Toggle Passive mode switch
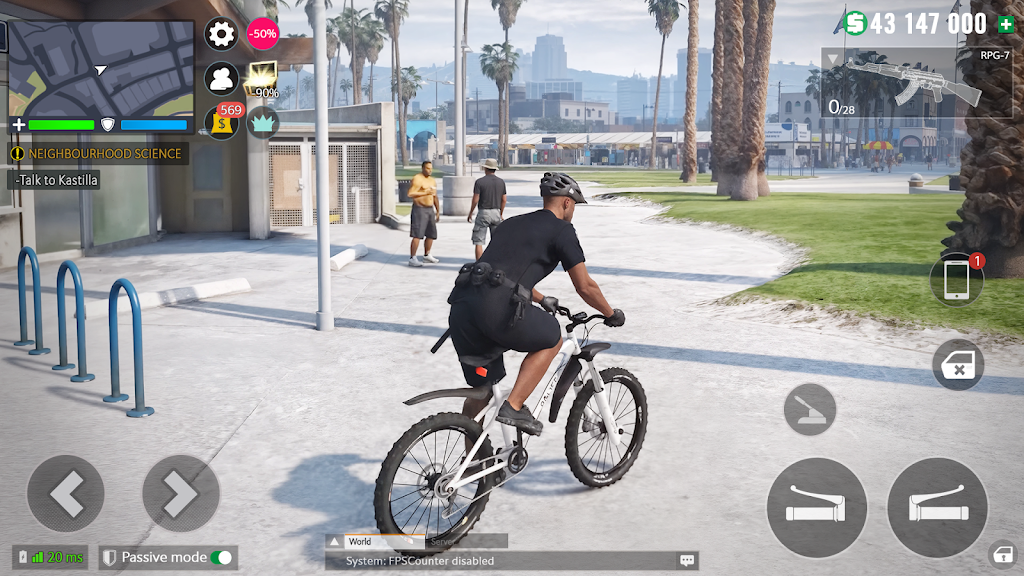The height and width of the screenshot is (576, 1024). pyautogui.click(x=221, y=557)
